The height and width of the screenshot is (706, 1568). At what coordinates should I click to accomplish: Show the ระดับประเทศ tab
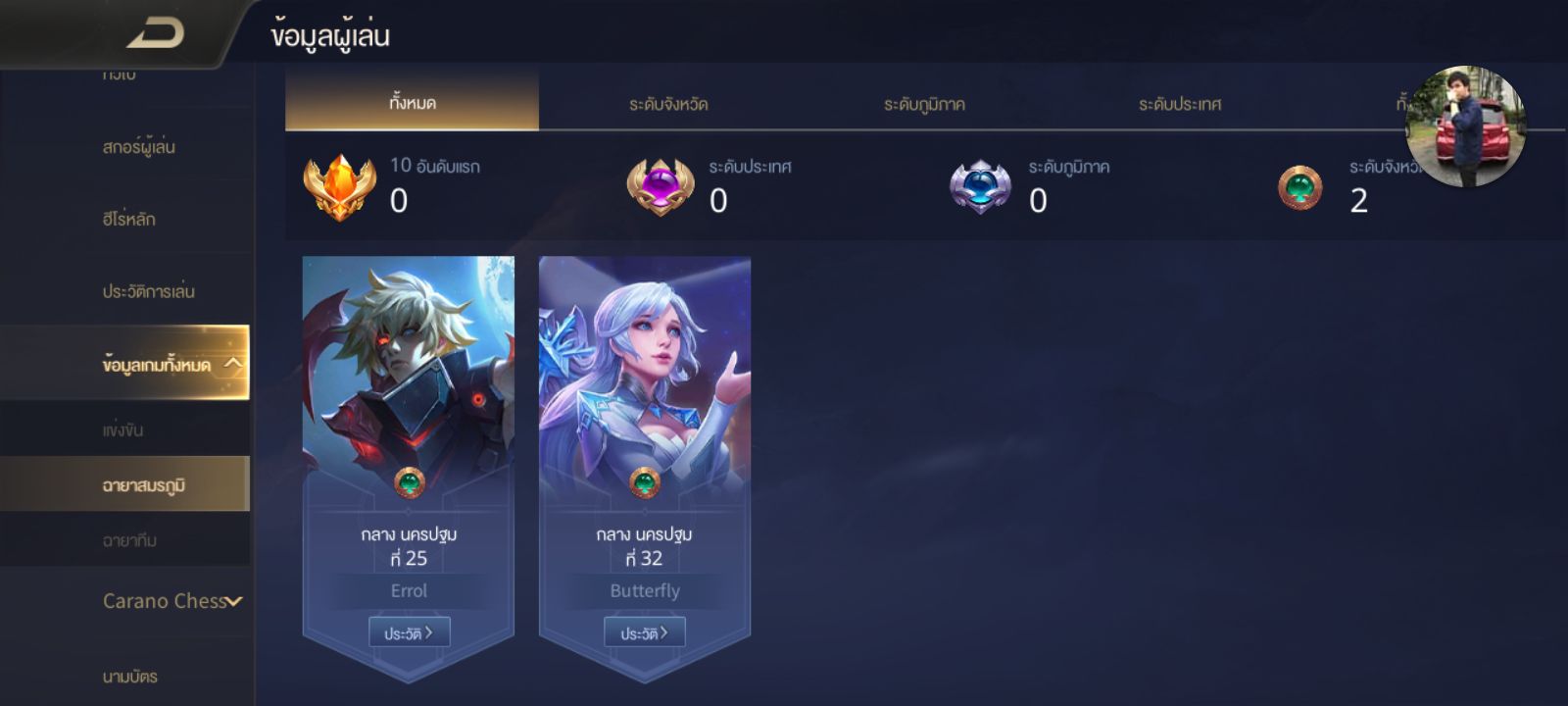click(1179, 104)
